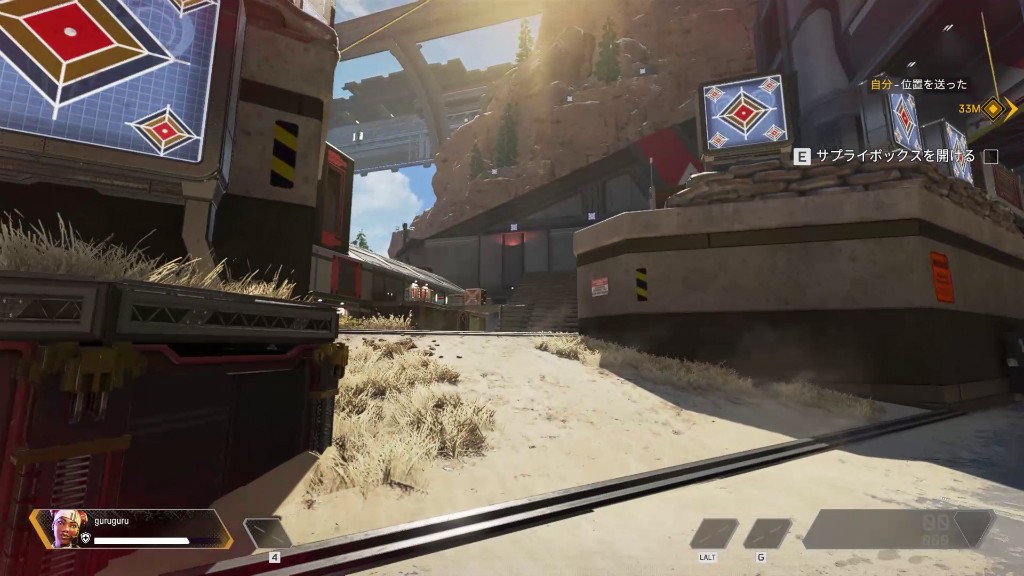
Task: Click Lifeline's portrait beside guruguru's name
Action: click(x=62, y=527)
